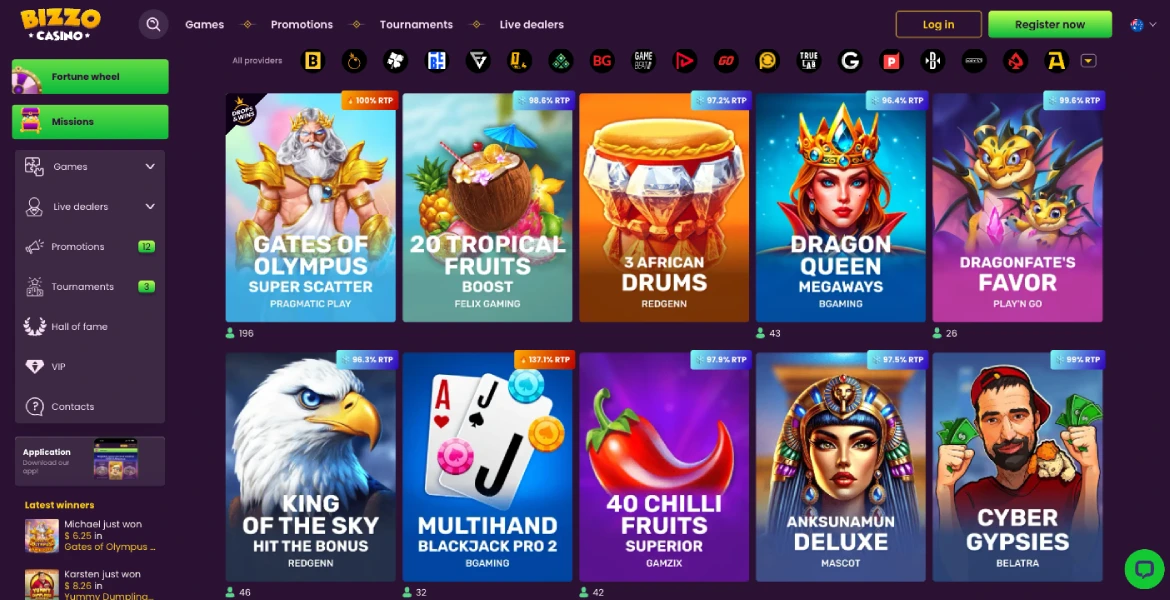Expand the providers list dropdown arrow

coord(1089,61)
